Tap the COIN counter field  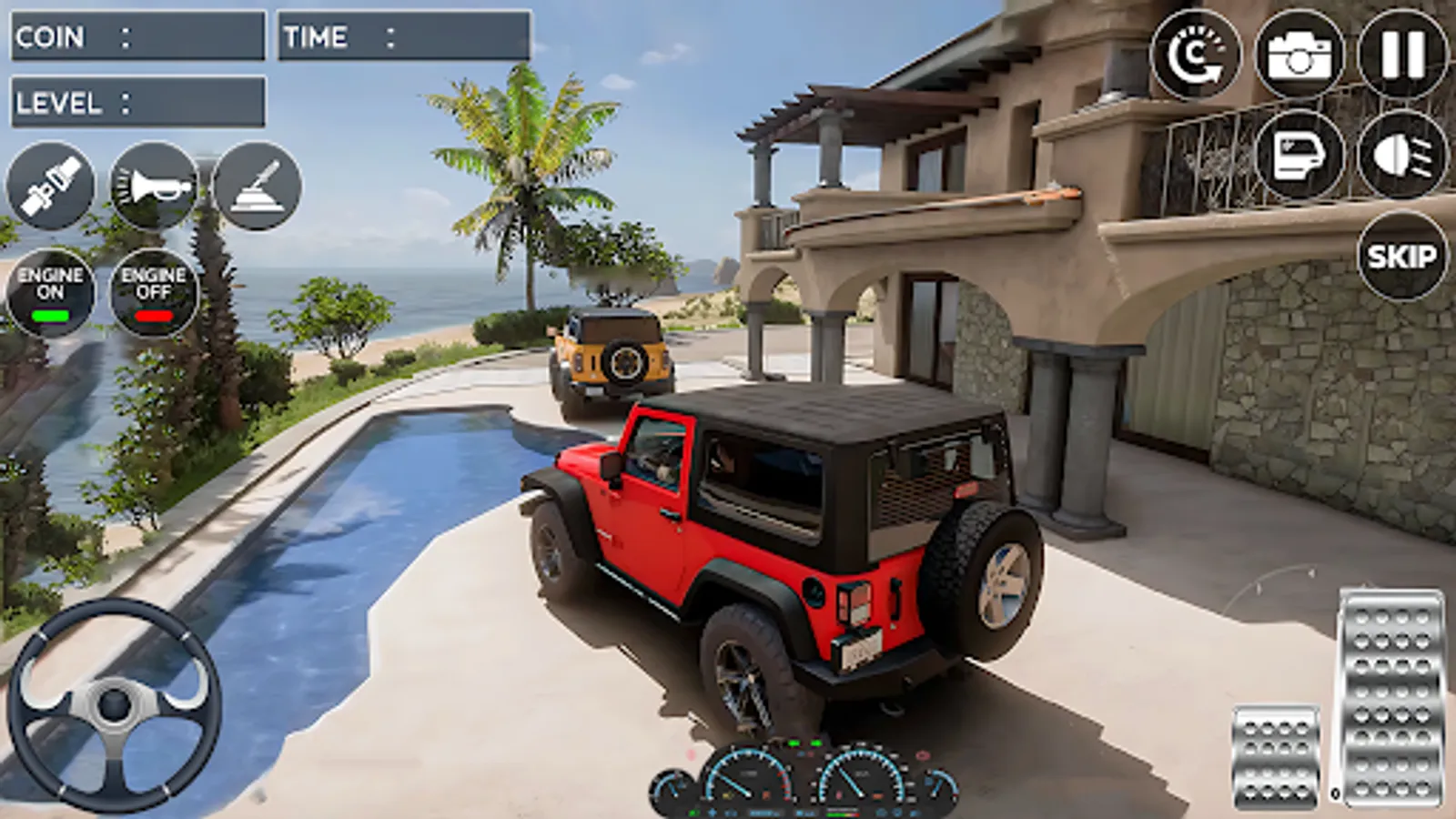pos(136,36)
